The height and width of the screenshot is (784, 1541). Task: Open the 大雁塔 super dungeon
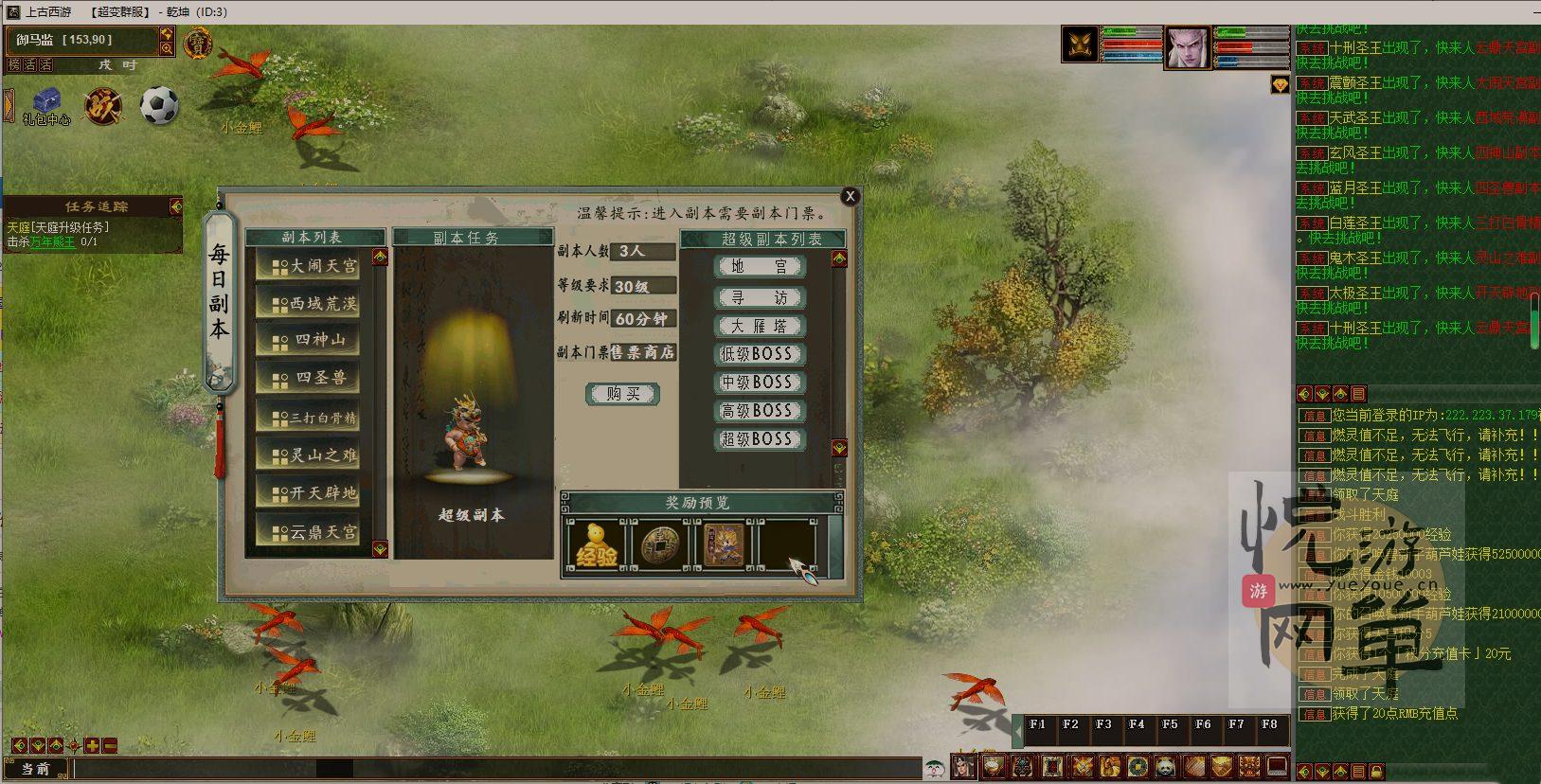(759, 326)
